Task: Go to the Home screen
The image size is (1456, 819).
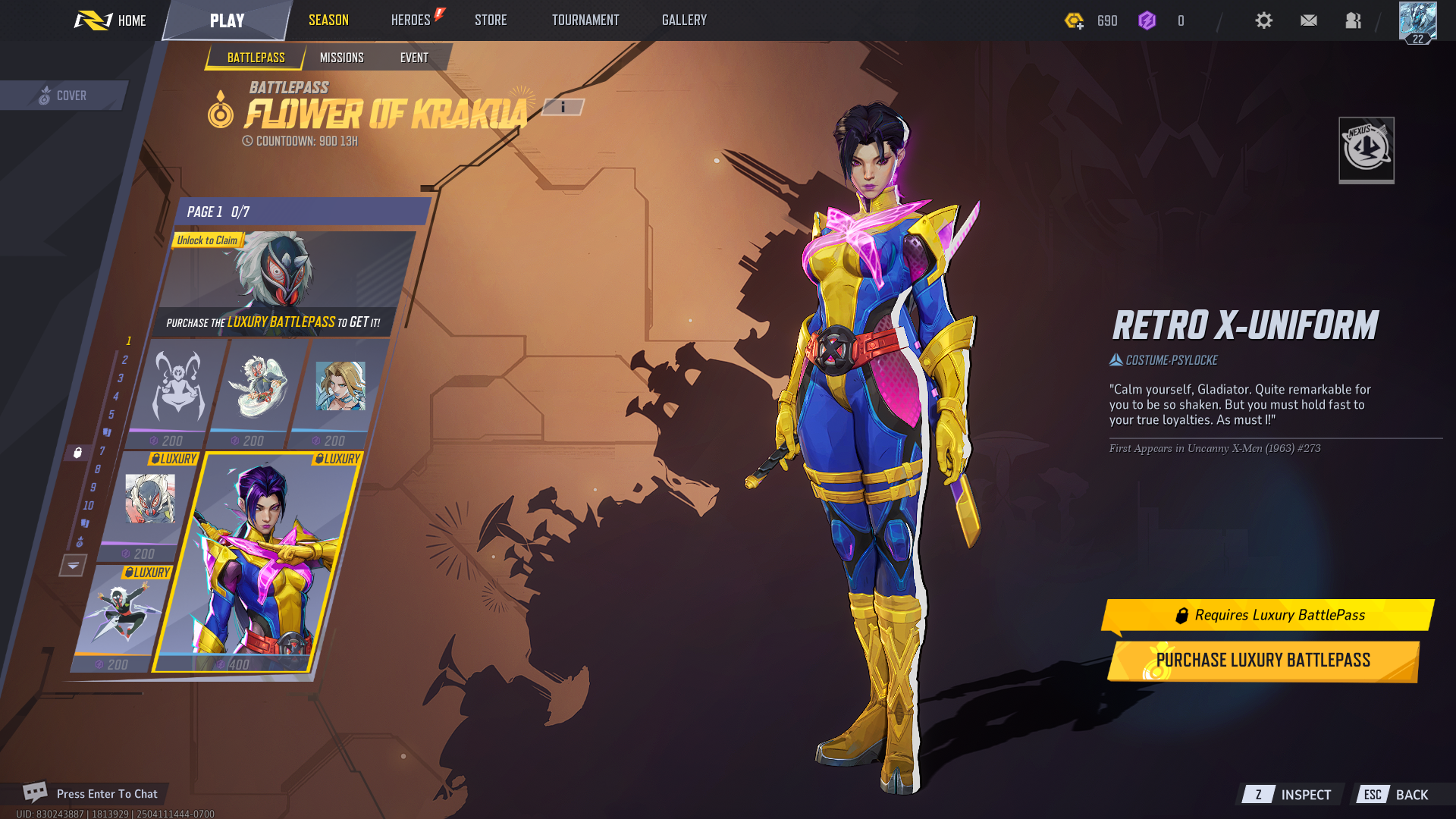Action: coord(111,20)
